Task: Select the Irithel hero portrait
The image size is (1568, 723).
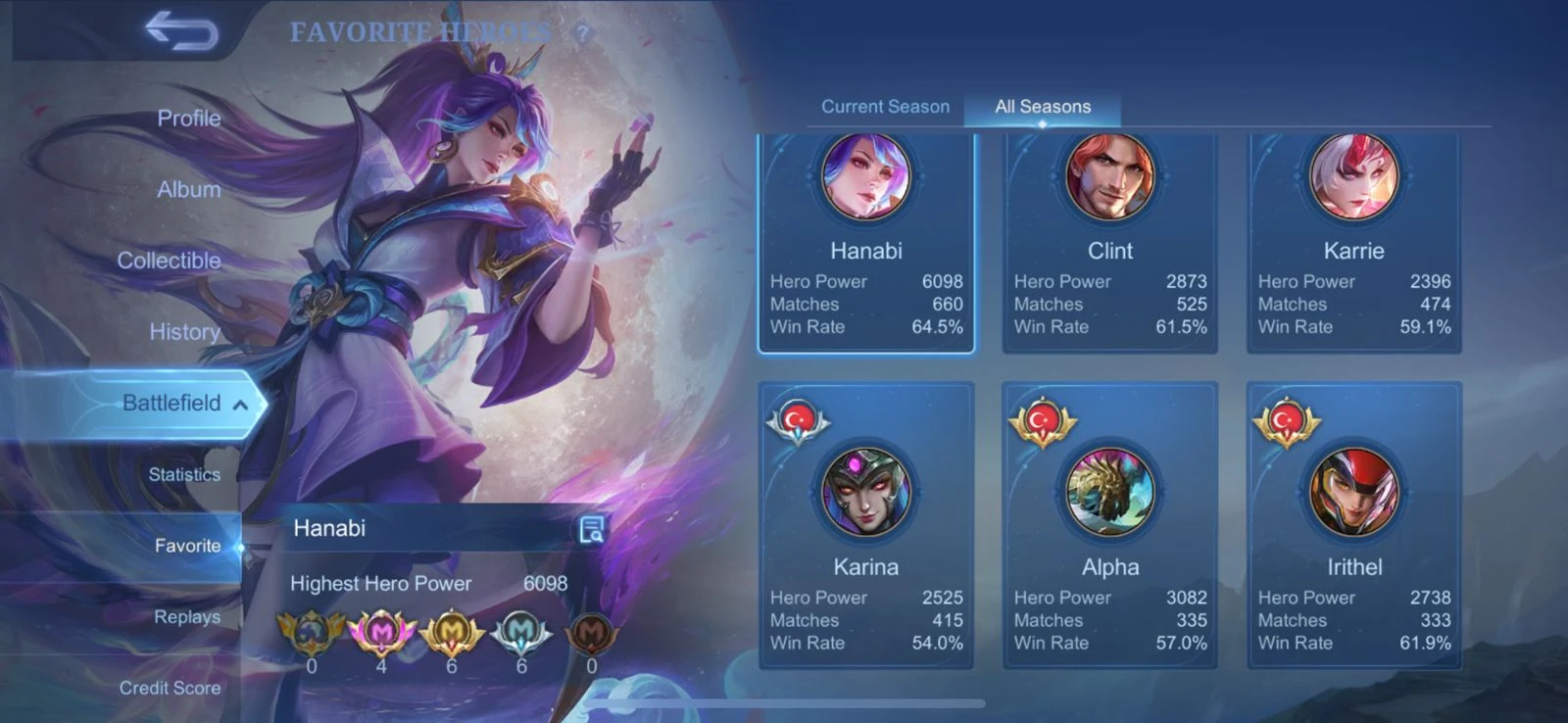Action: point(1354,493)
